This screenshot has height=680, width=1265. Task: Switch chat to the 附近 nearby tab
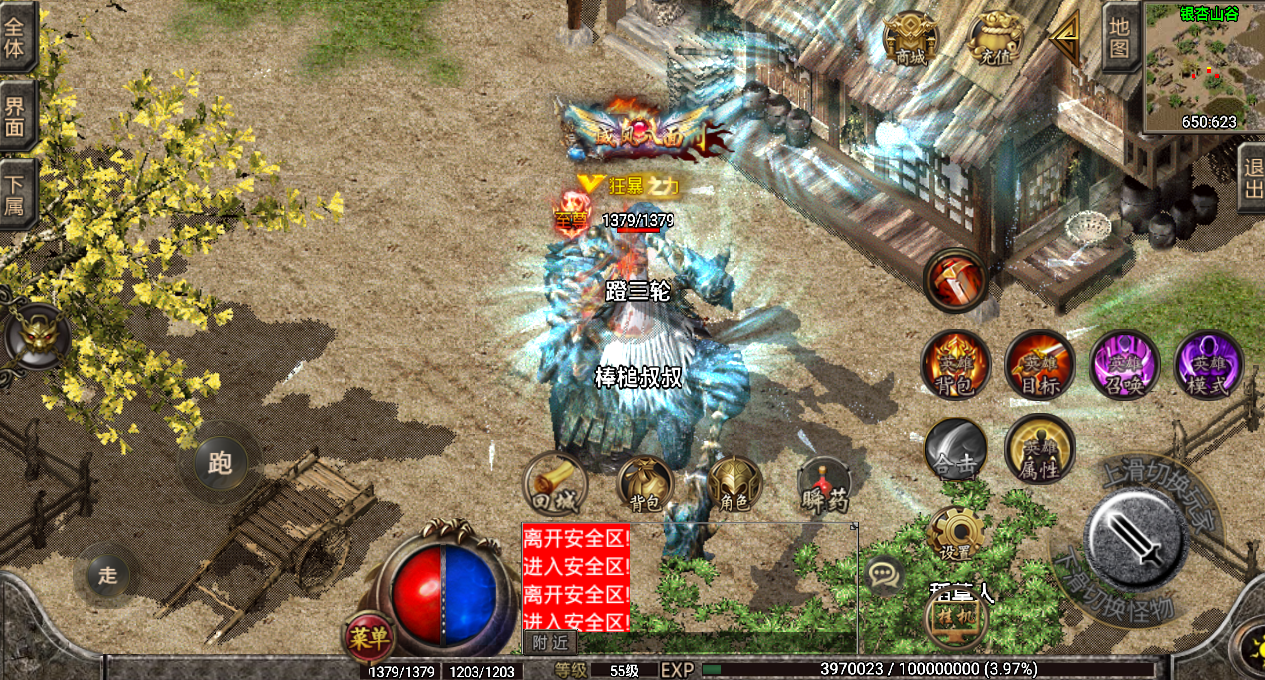tap(549, 643)
